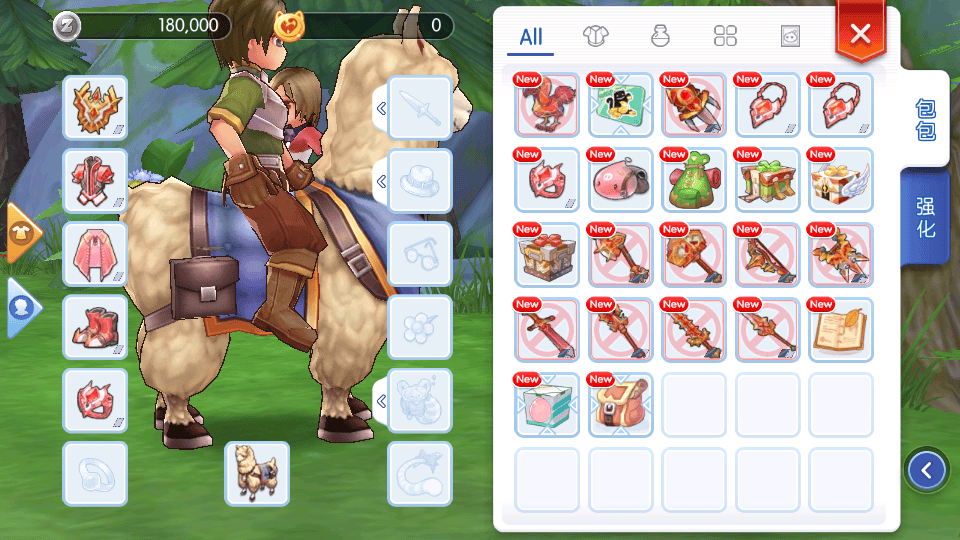The image size is (960, 540).
Task: Open the blue profile arrow on left edge
Action: click(x=23, y=308)
